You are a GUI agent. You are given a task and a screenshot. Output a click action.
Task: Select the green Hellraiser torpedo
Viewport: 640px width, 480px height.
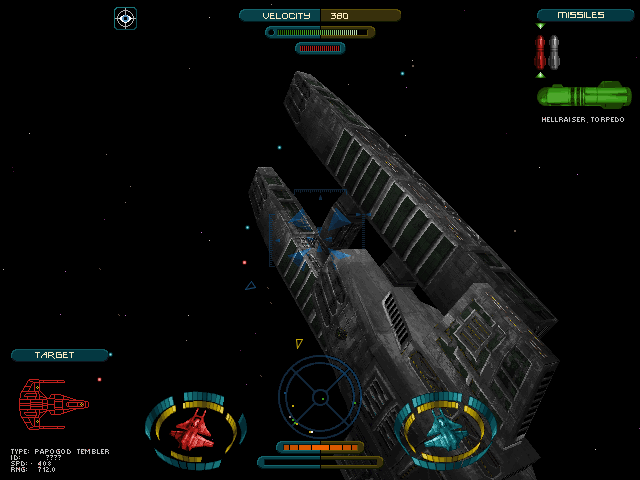[x=583, y=96]
